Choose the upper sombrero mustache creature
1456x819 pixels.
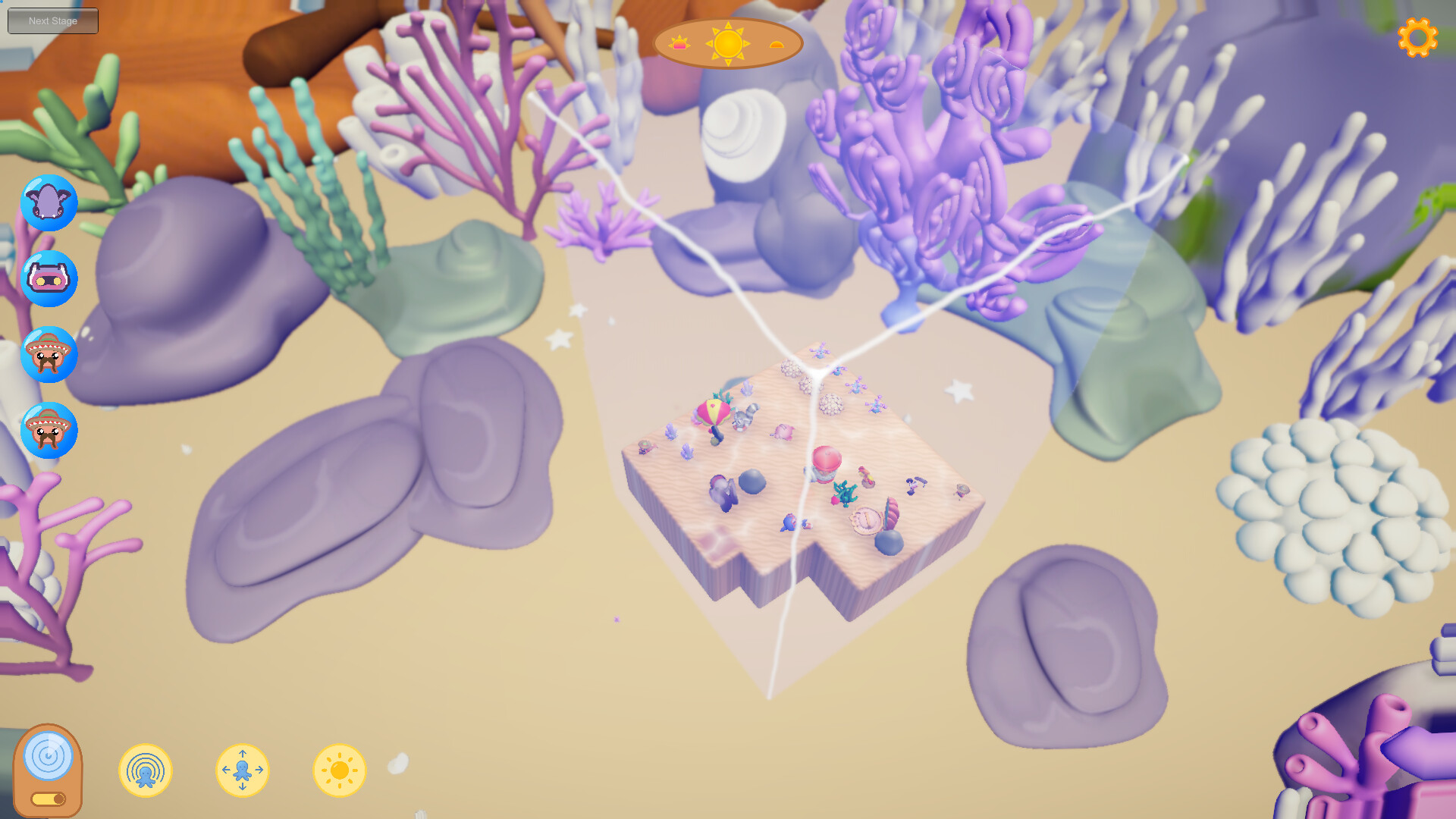[49, 353]
